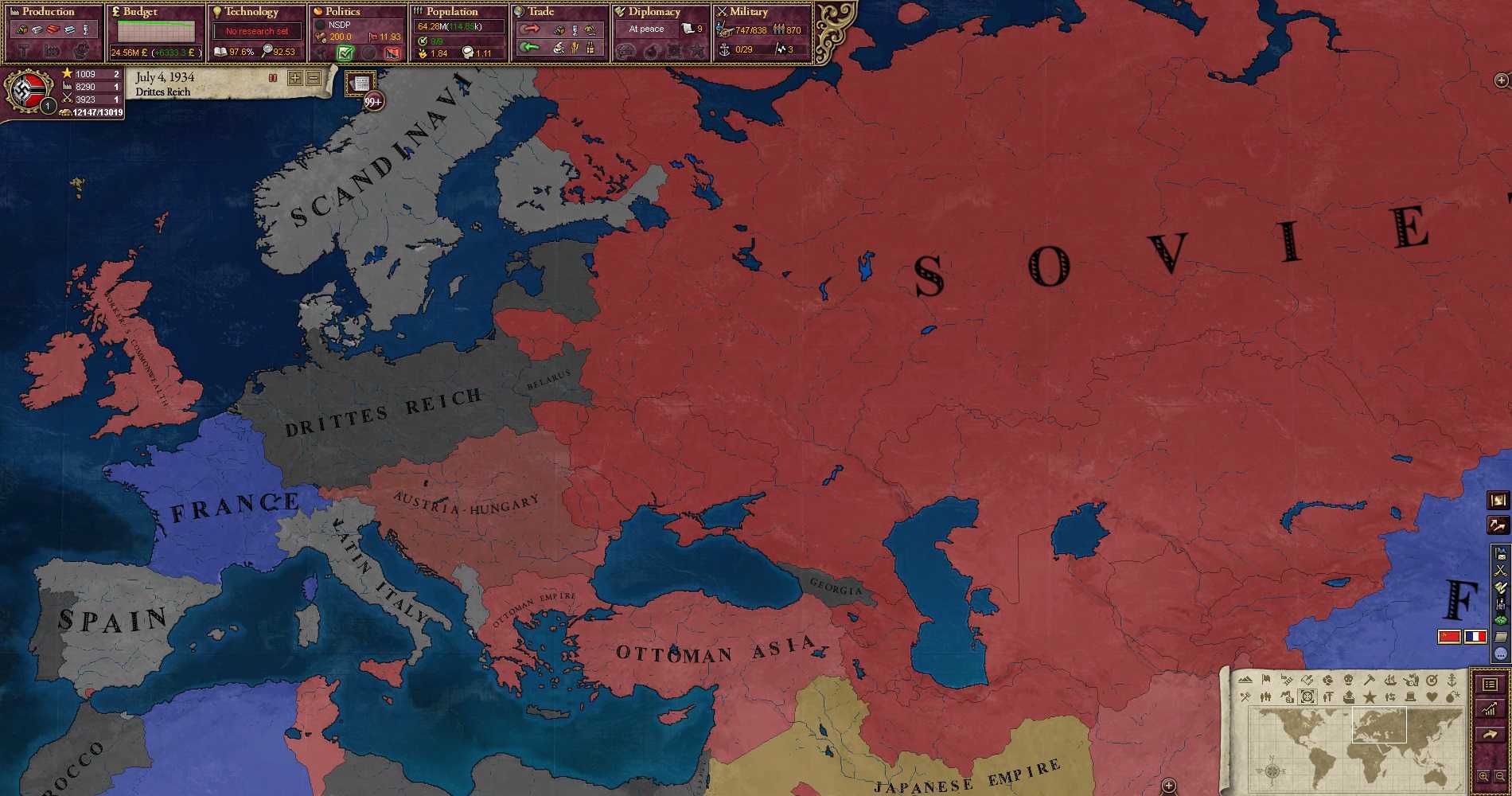Open the Trade panel

(x=540, y=12)
